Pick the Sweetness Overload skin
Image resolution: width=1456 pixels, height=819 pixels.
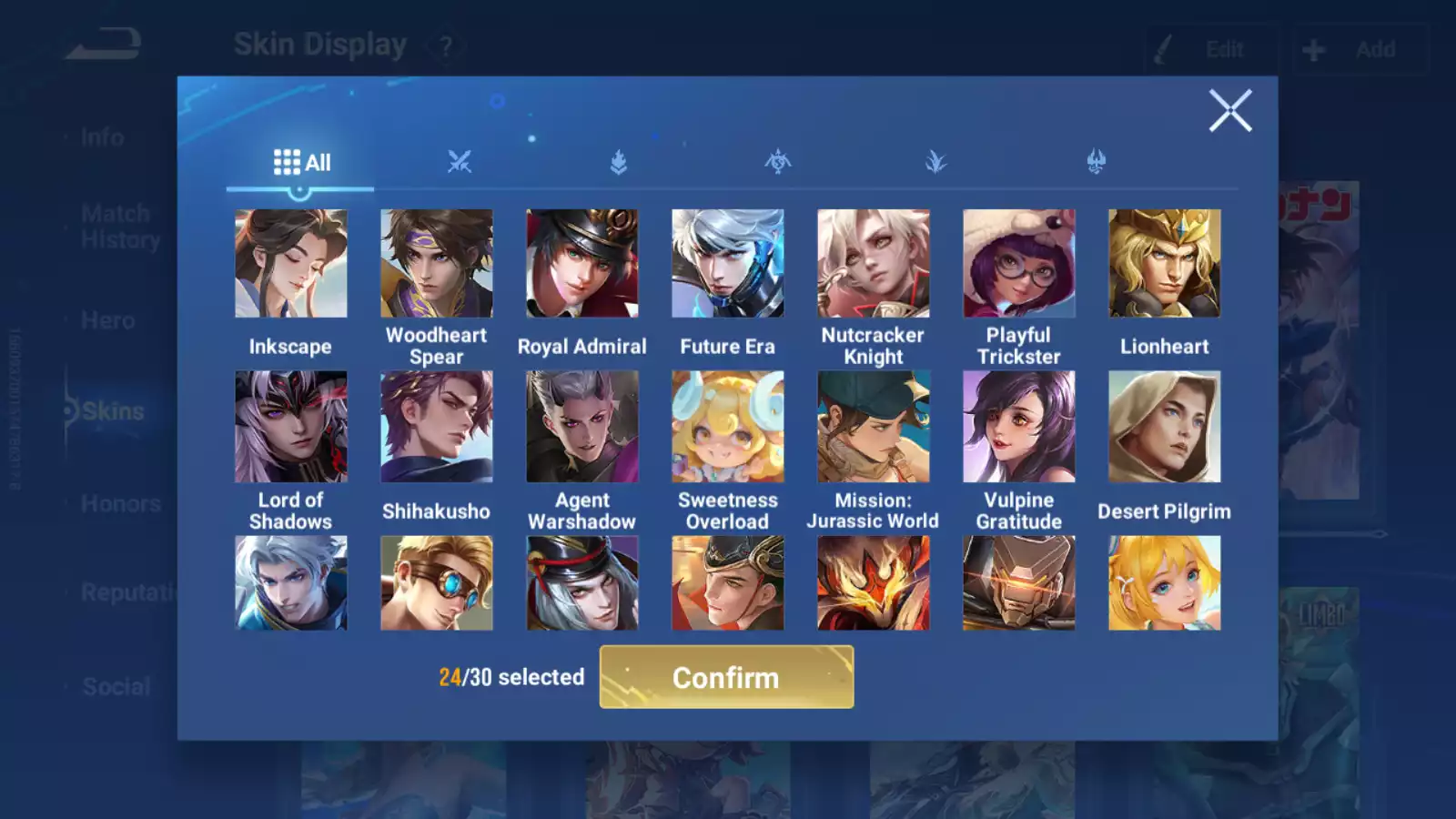(728, 427)
